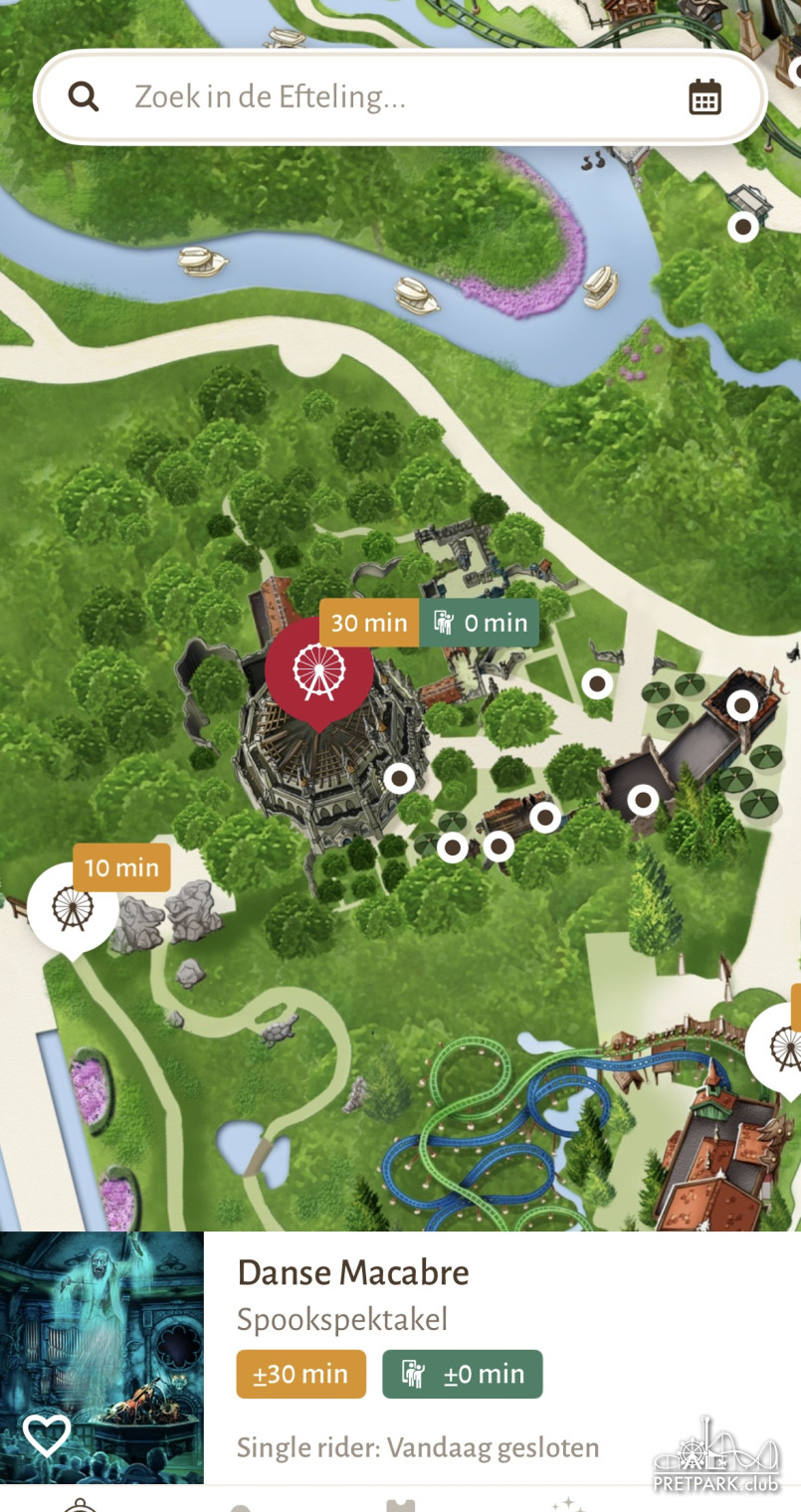This screenshot has width=801, height=1512.
Task: Tap the "Zoek in de Efteling" search field
Action: pos(398,97)
